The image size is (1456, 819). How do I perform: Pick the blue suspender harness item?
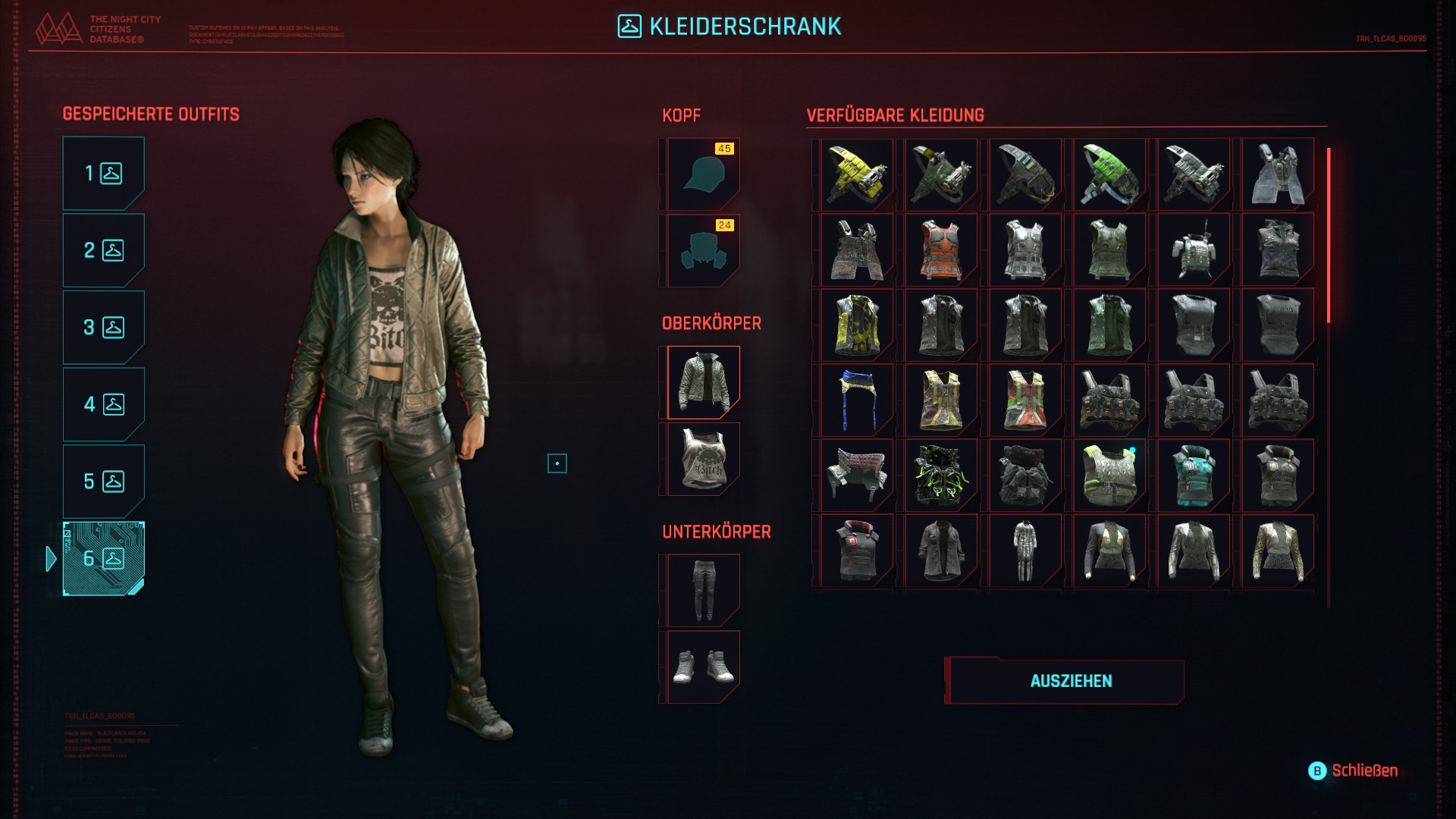tap(857, 400)
